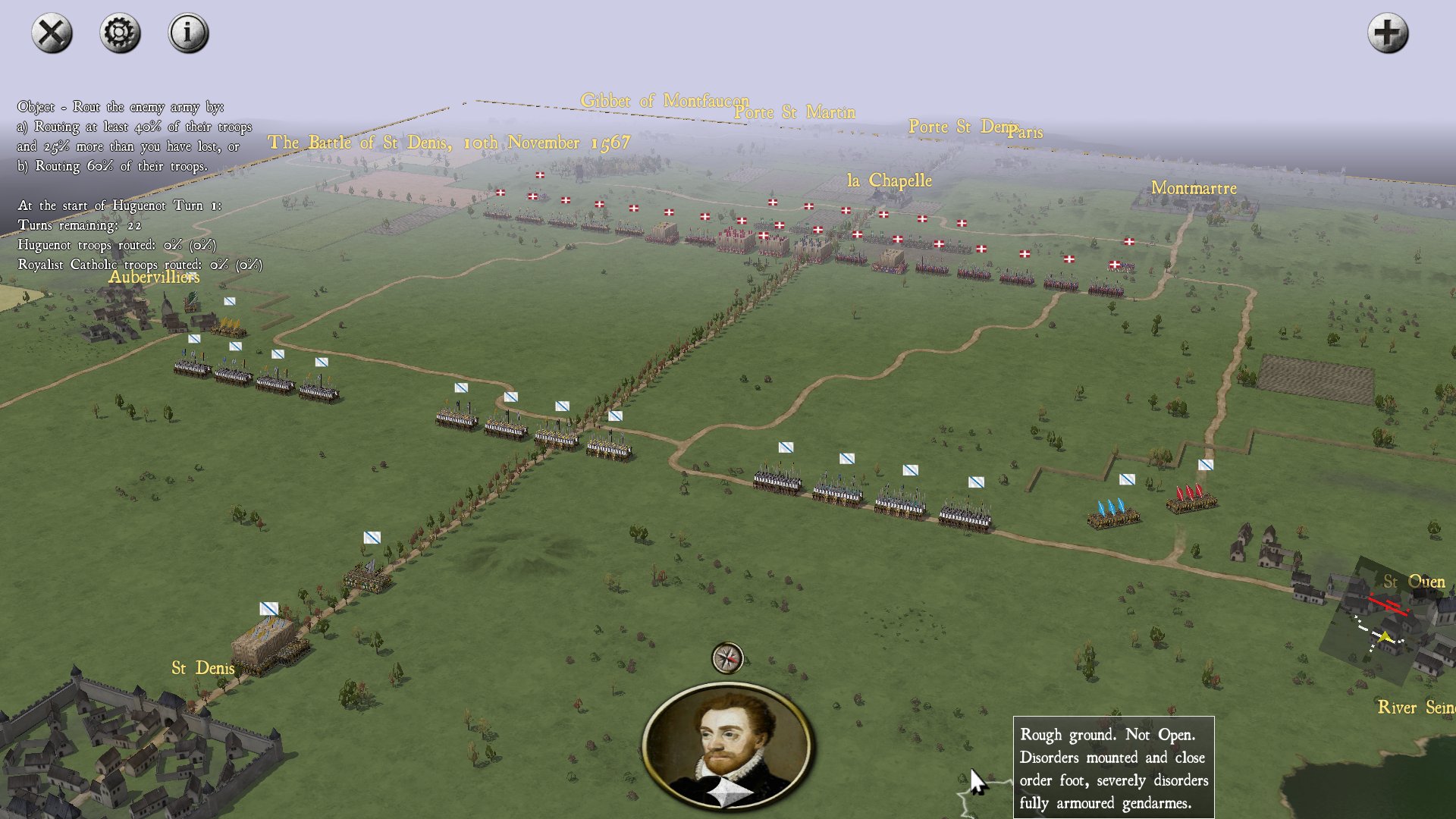Close the battle with the X button
The width and height of the screenshot is (1456, 819).
[52, 33]
